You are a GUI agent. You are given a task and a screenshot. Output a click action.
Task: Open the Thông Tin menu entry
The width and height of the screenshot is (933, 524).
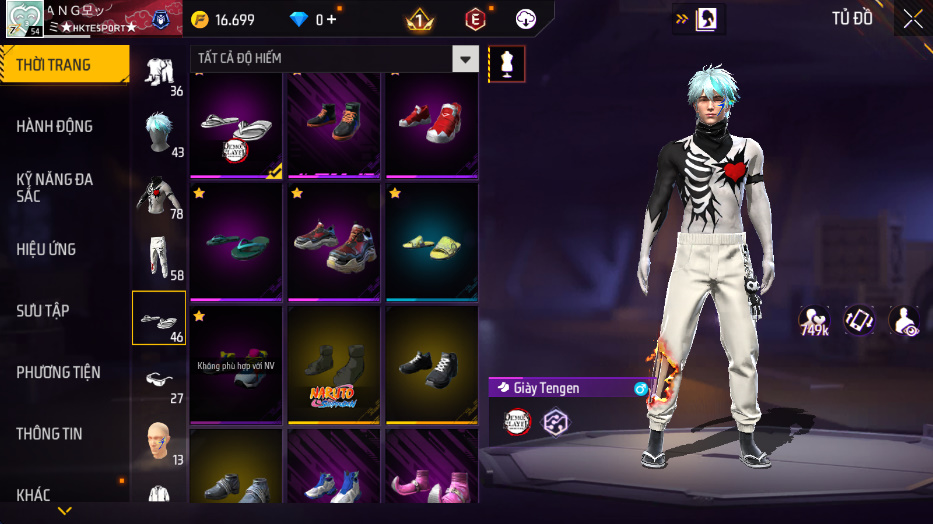point(50,434)
